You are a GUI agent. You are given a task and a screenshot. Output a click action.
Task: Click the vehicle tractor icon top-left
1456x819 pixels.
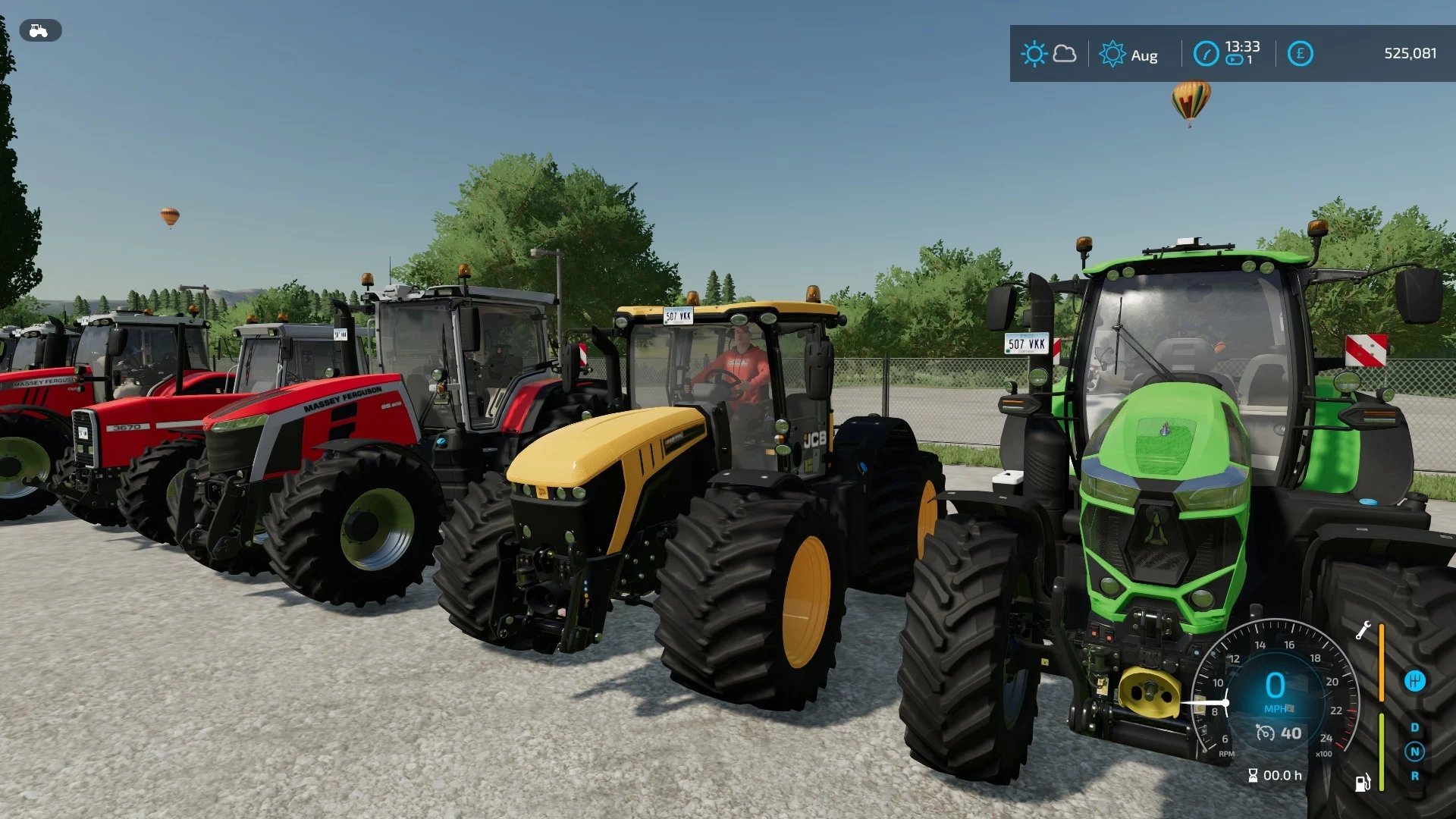[x=39, y=30]
